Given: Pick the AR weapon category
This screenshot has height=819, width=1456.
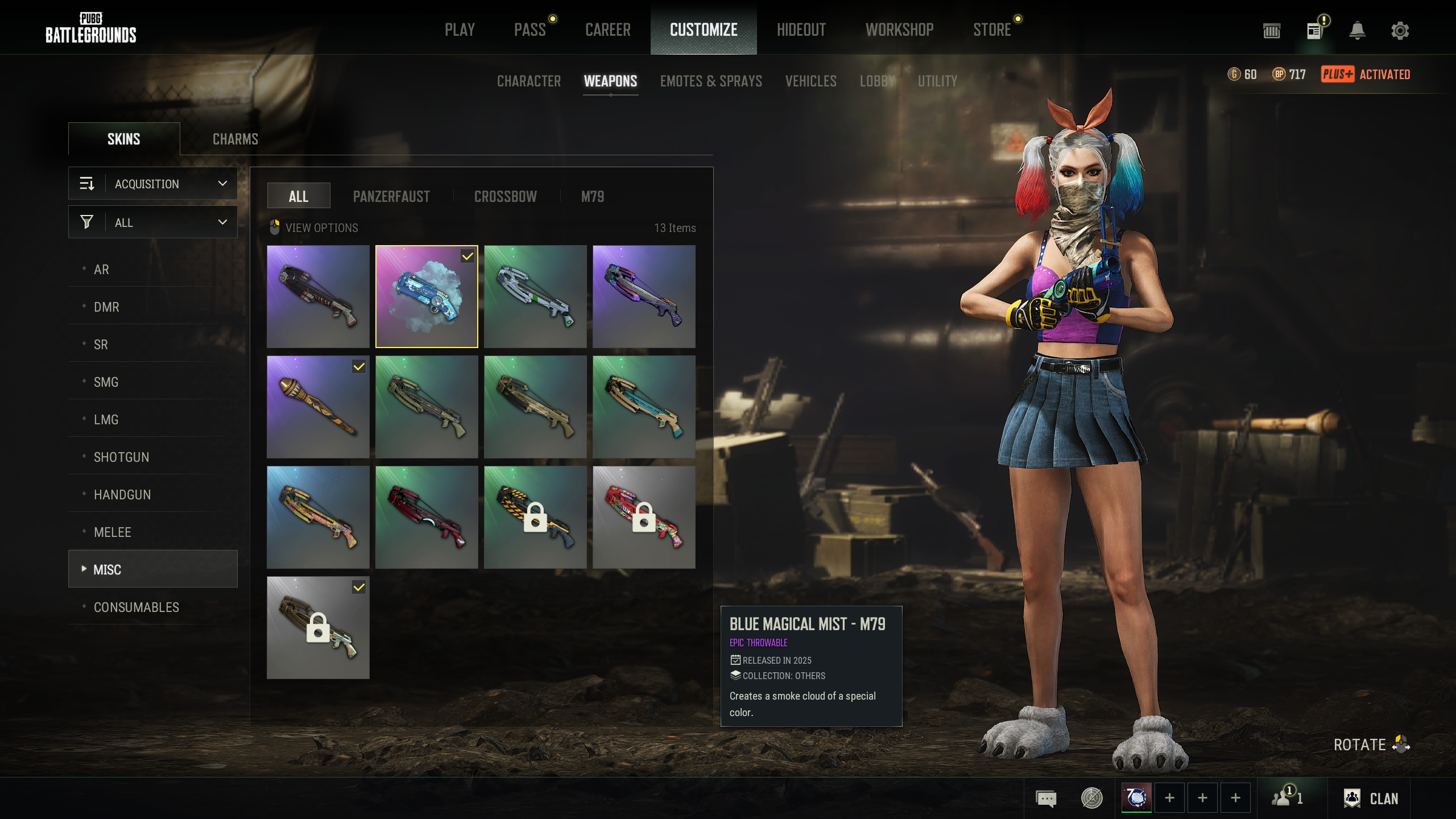Looking at the screenshot, I should 101,270.
